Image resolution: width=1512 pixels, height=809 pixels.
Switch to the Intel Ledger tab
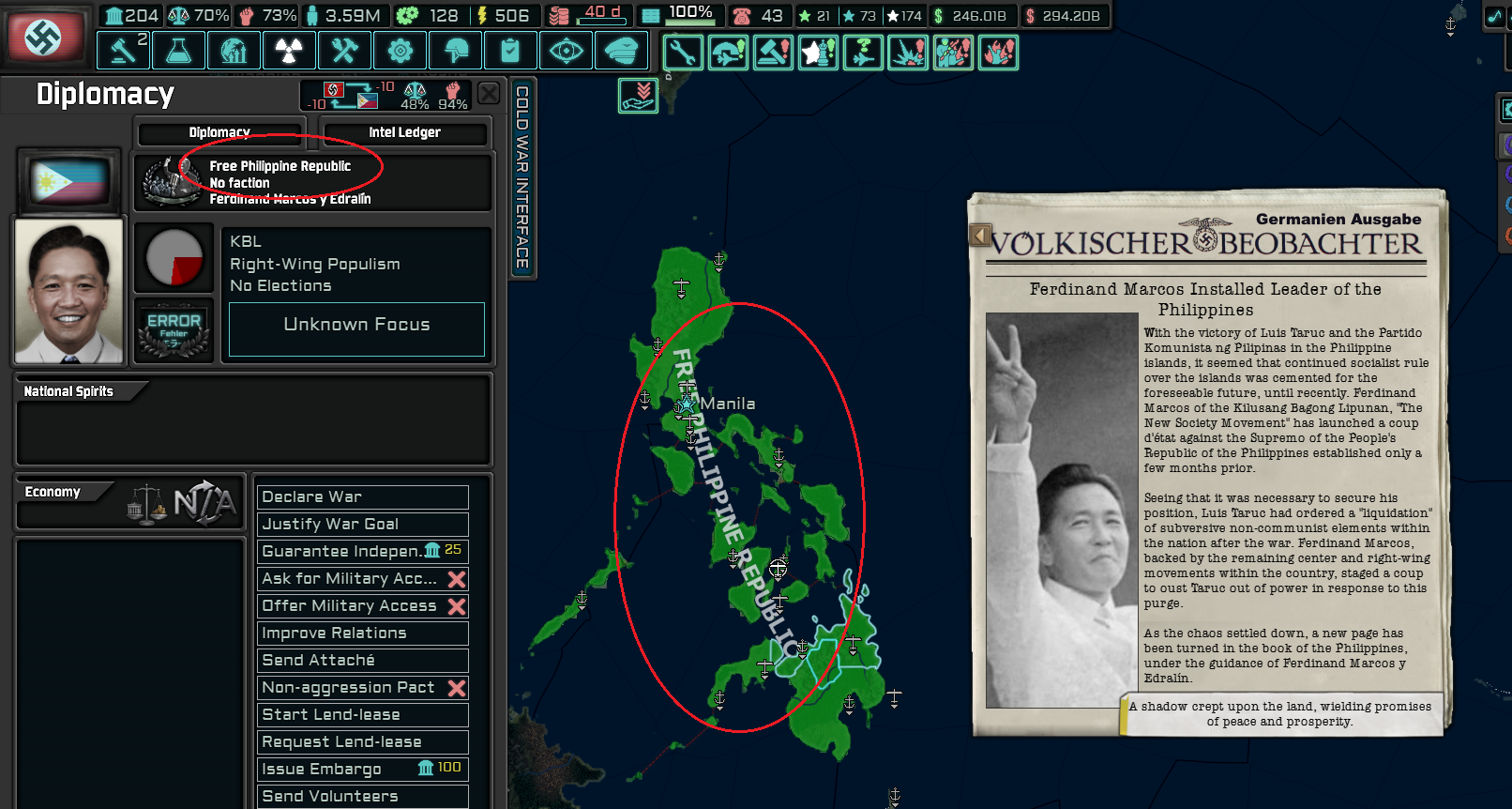point(405,132)
